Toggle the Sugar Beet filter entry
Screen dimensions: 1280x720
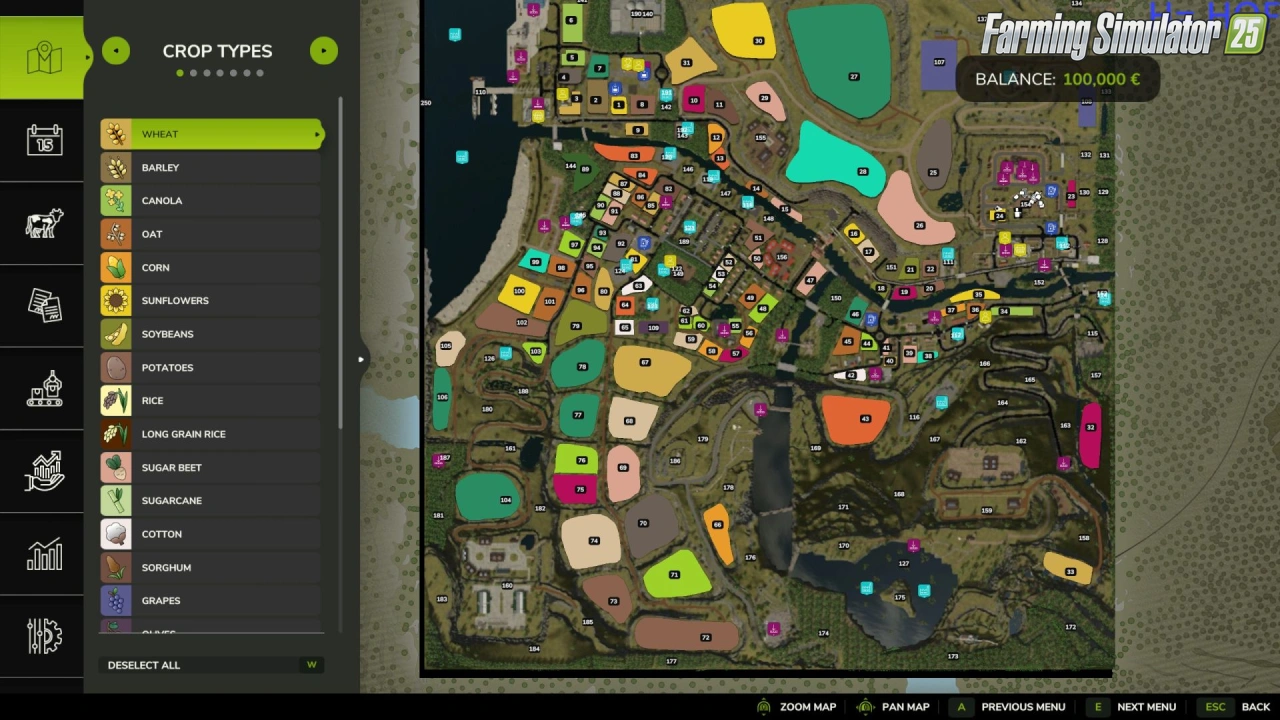coord(212,468)
